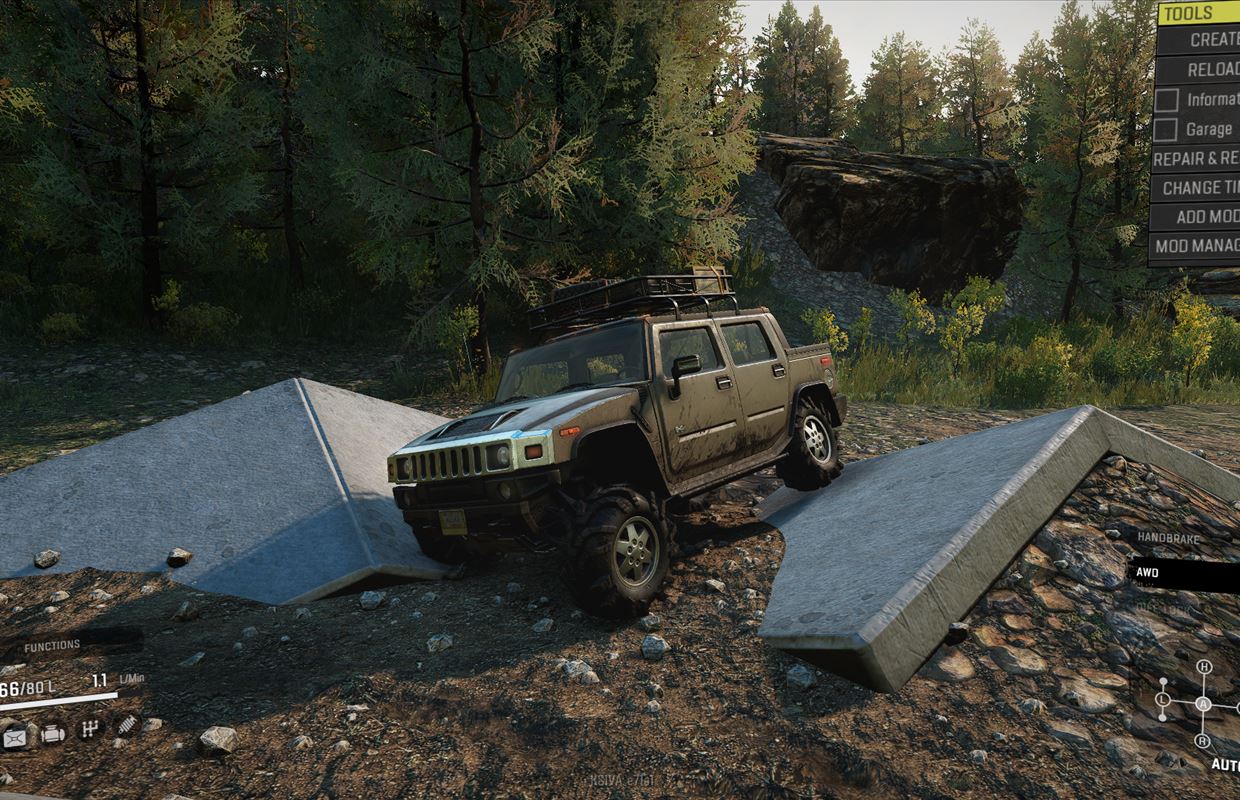Shift to Low gear on the gear selector
The height and width of the screenshot is (800, 1240).
[1163, 699]
